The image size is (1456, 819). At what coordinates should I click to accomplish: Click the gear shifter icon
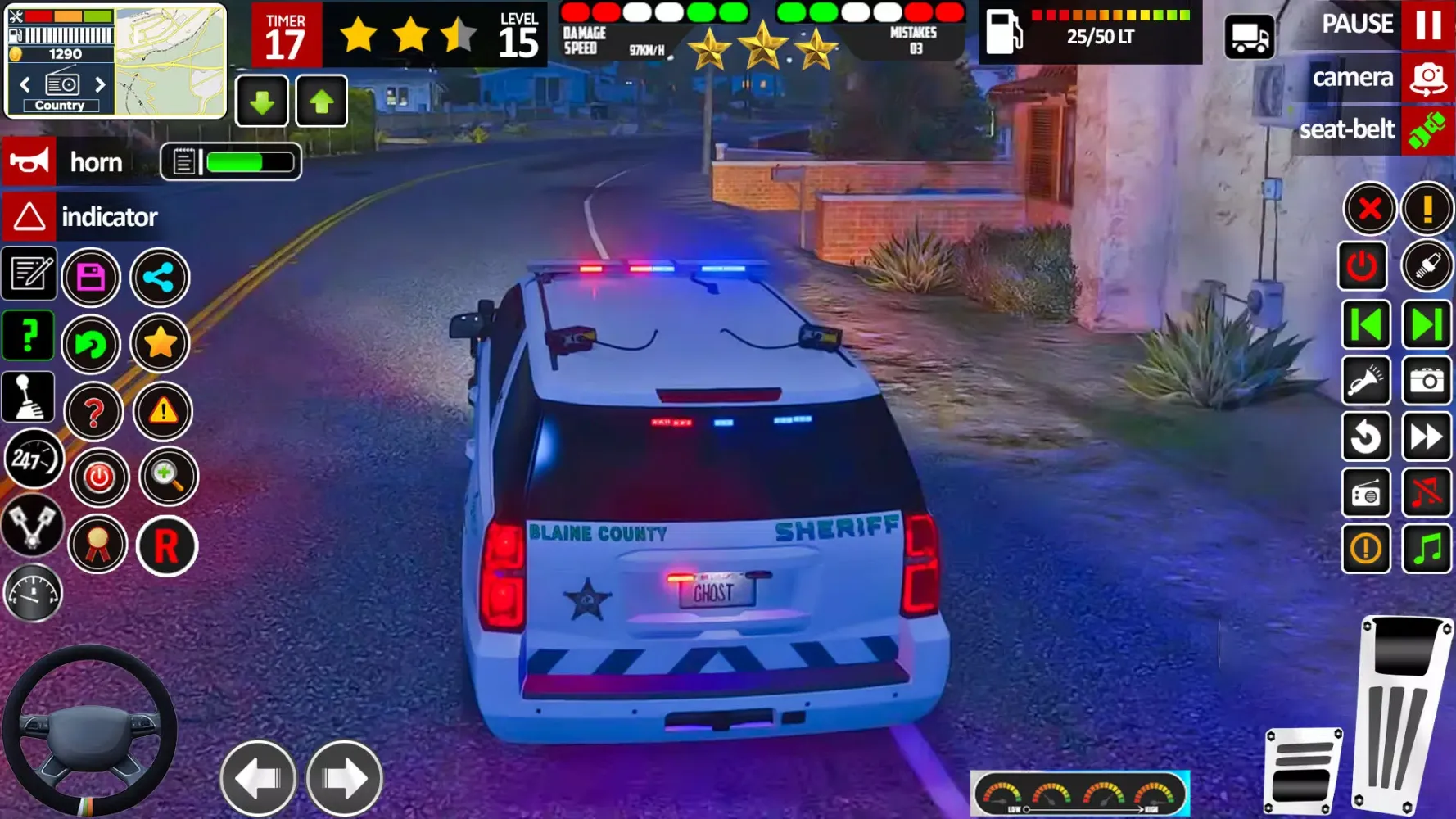(x=29, y=396)
